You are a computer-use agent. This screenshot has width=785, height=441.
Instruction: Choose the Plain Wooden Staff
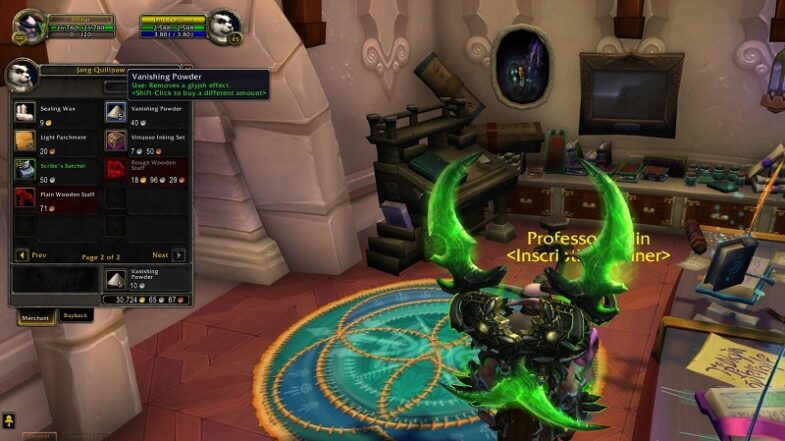pyautogui.click(x=25, y=198)
